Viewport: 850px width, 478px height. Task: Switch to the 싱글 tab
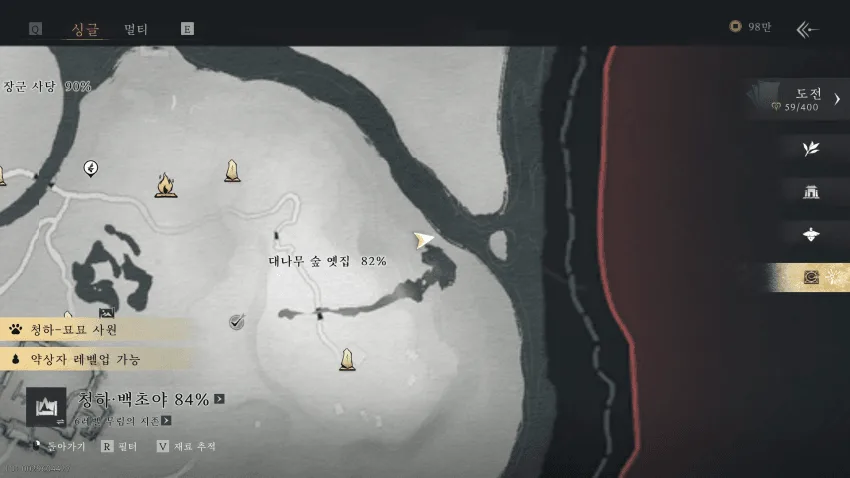coord(86,29)
